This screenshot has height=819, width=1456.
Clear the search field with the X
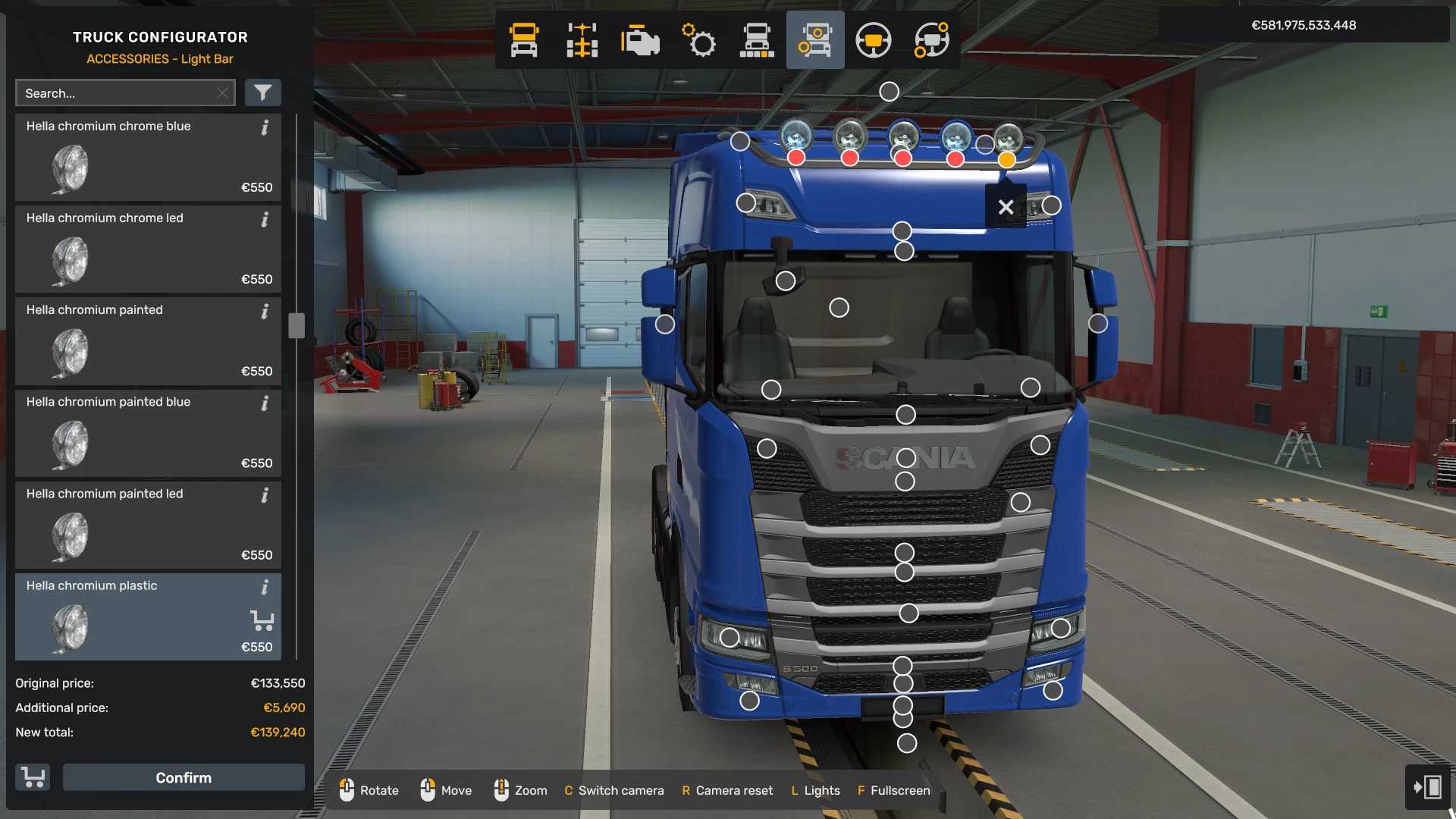coord(222,93)
